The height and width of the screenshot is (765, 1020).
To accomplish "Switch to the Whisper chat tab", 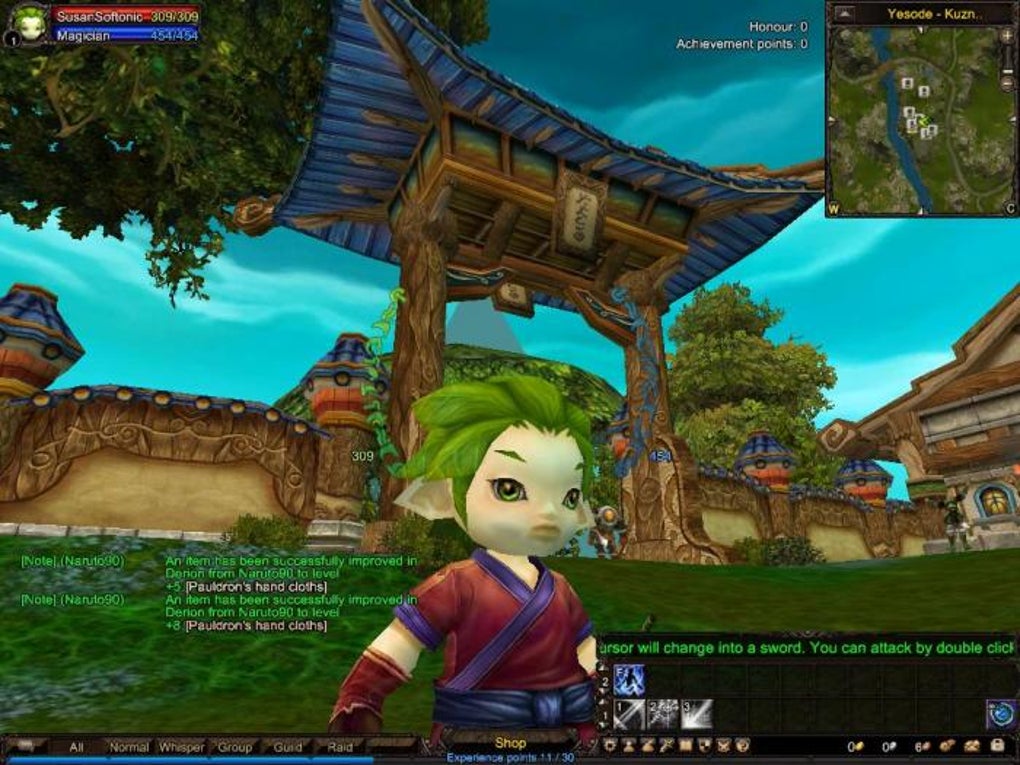I will point(182,747).
